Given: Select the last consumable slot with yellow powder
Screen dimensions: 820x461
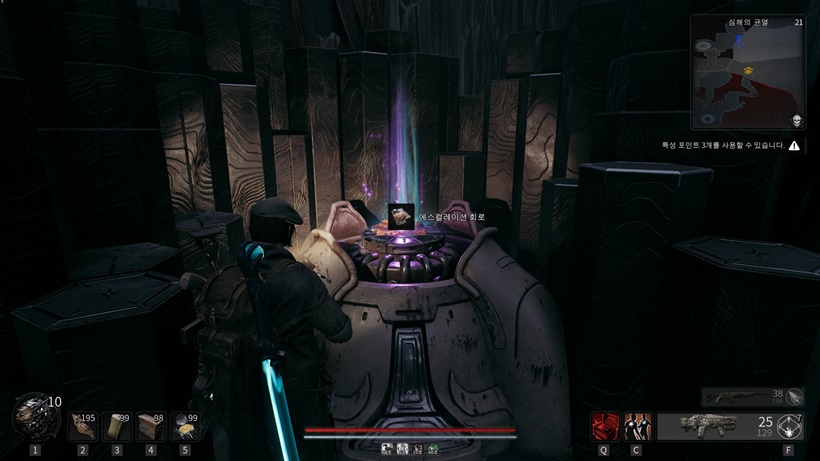Looking at the screenshot, I should pyautogui.click(x=185, y=427).
